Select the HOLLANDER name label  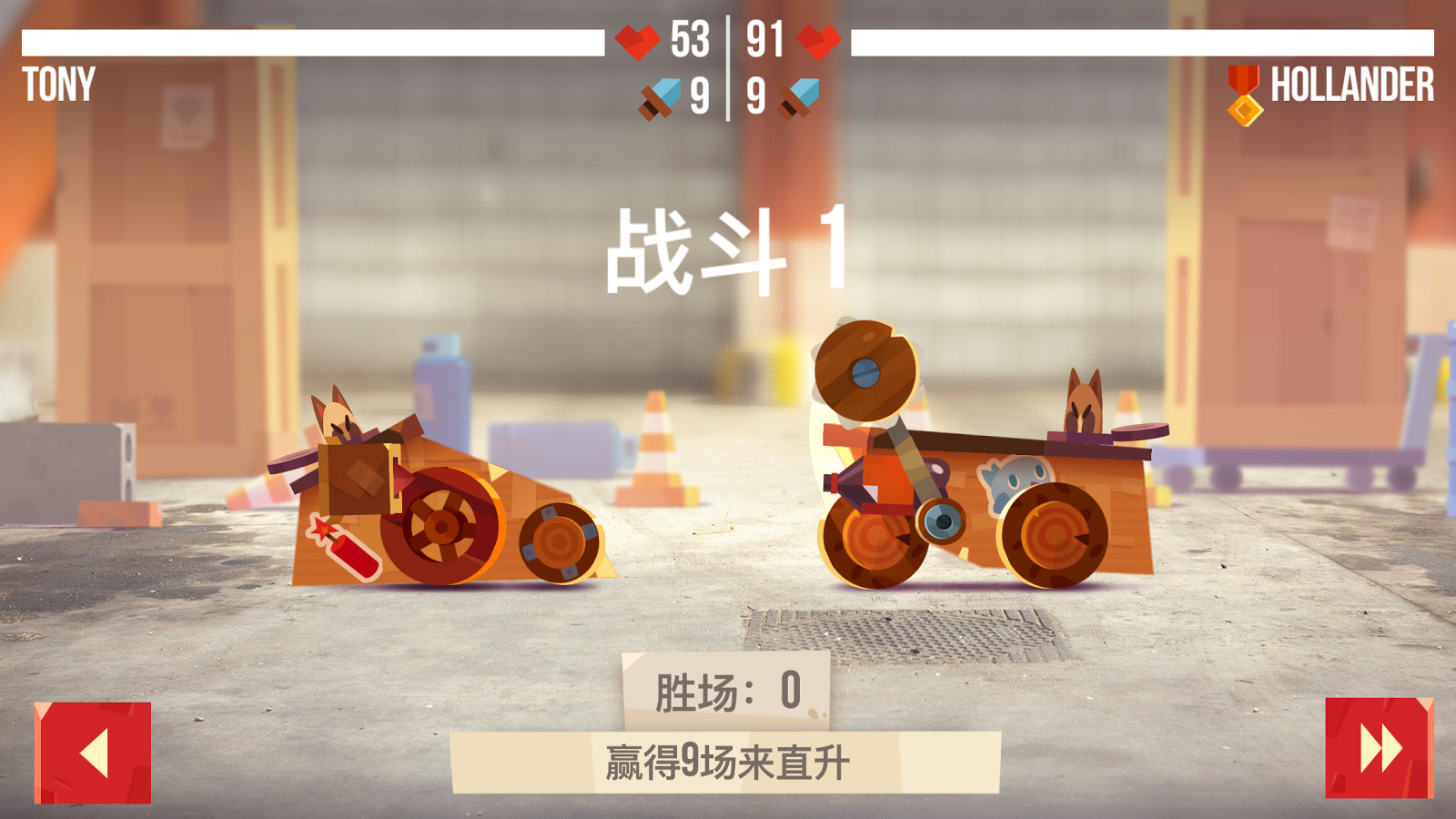1350,86
